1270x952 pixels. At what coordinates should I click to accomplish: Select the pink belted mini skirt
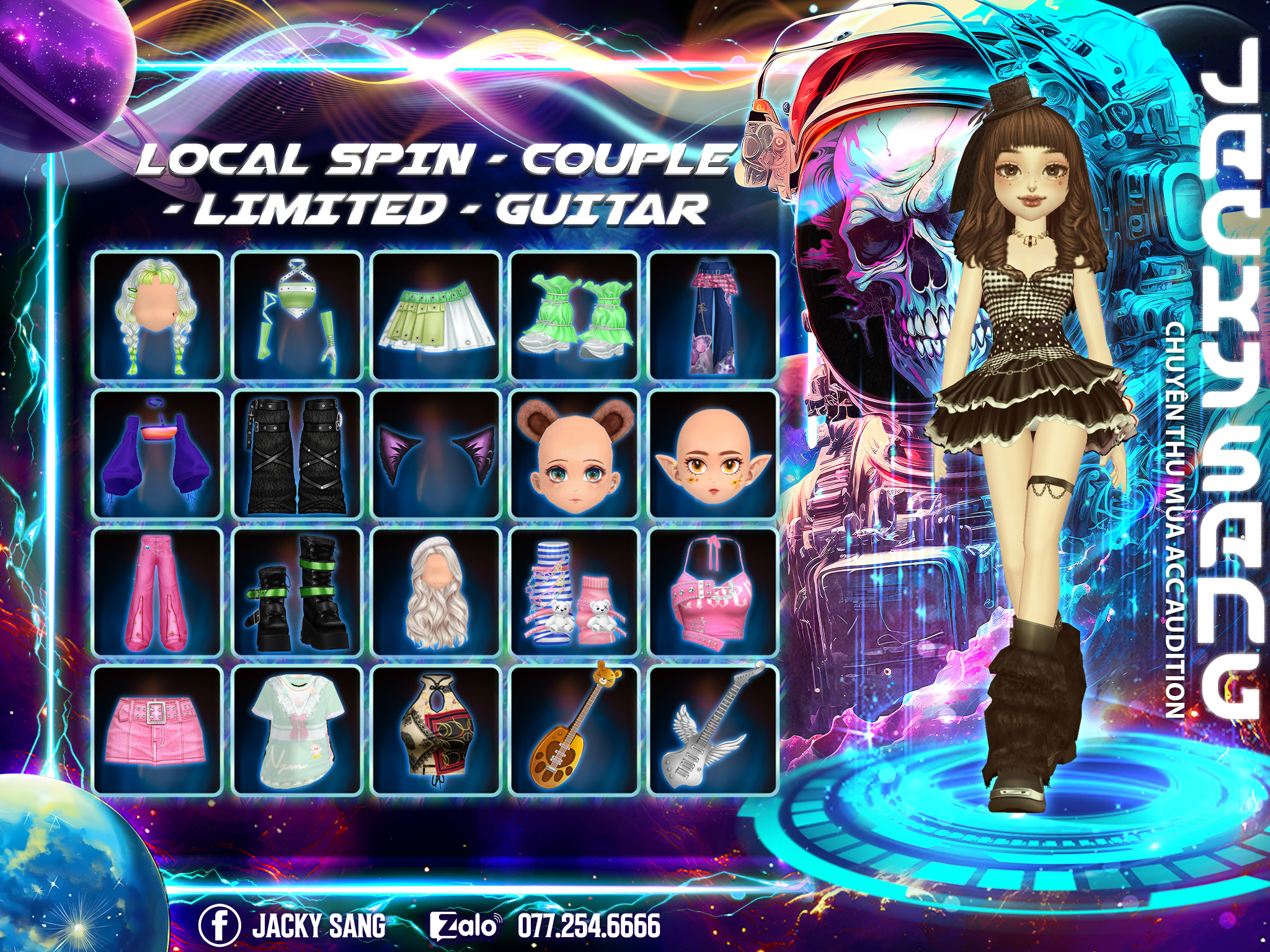(158, 729)
